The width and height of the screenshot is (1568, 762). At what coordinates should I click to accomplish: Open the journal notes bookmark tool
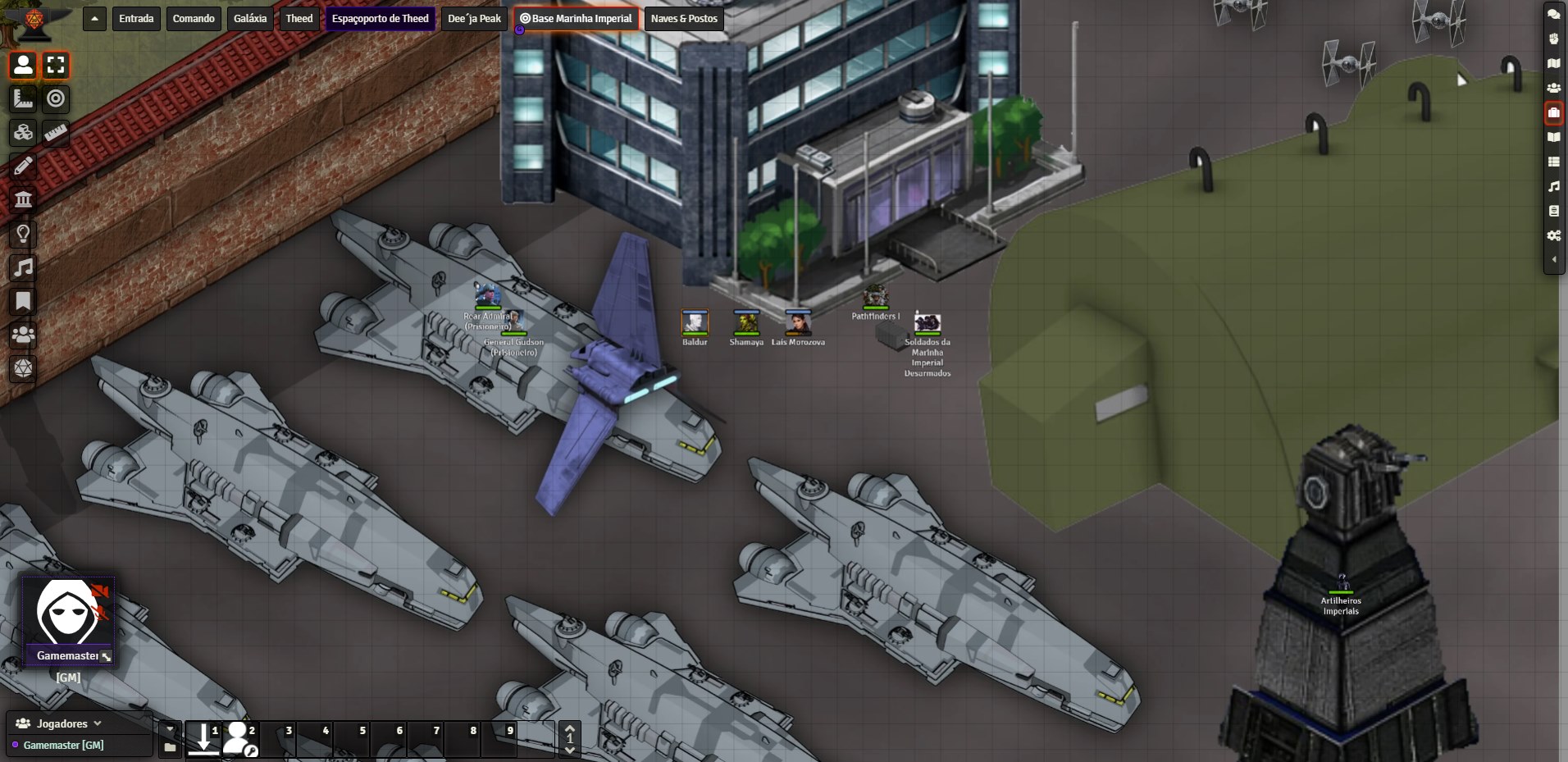[23, 301]
